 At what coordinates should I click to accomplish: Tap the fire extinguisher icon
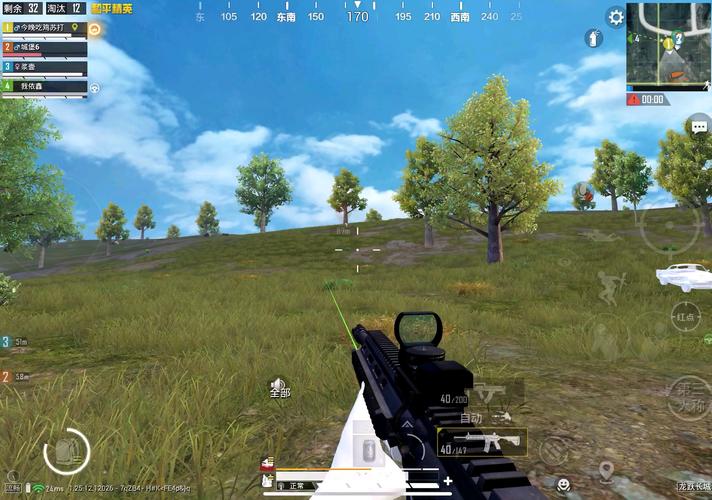click(x=593, y=38)
